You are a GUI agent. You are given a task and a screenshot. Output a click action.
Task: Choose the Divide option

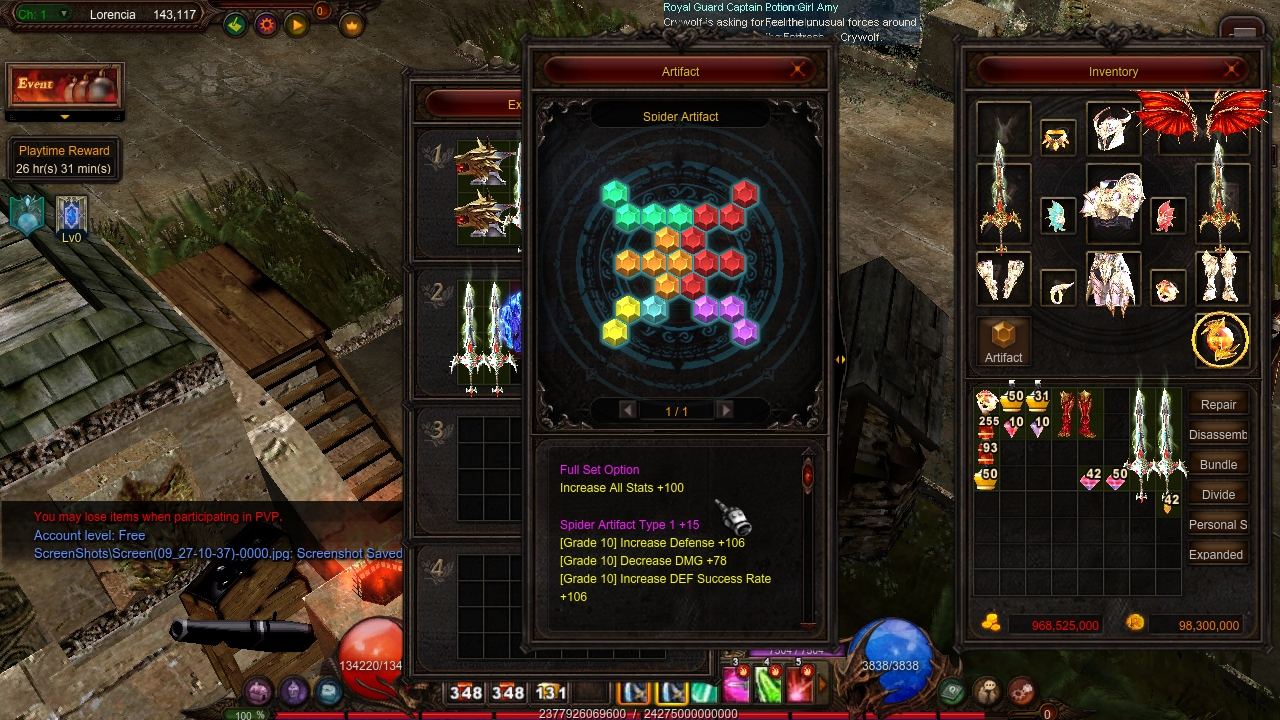click(1218, 495)
